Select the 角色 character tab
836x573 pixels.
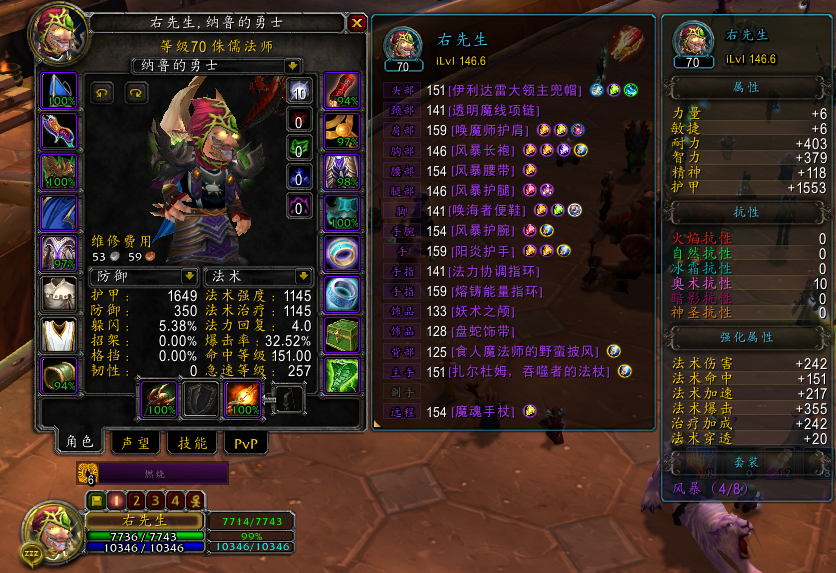(x=78, y=442)
